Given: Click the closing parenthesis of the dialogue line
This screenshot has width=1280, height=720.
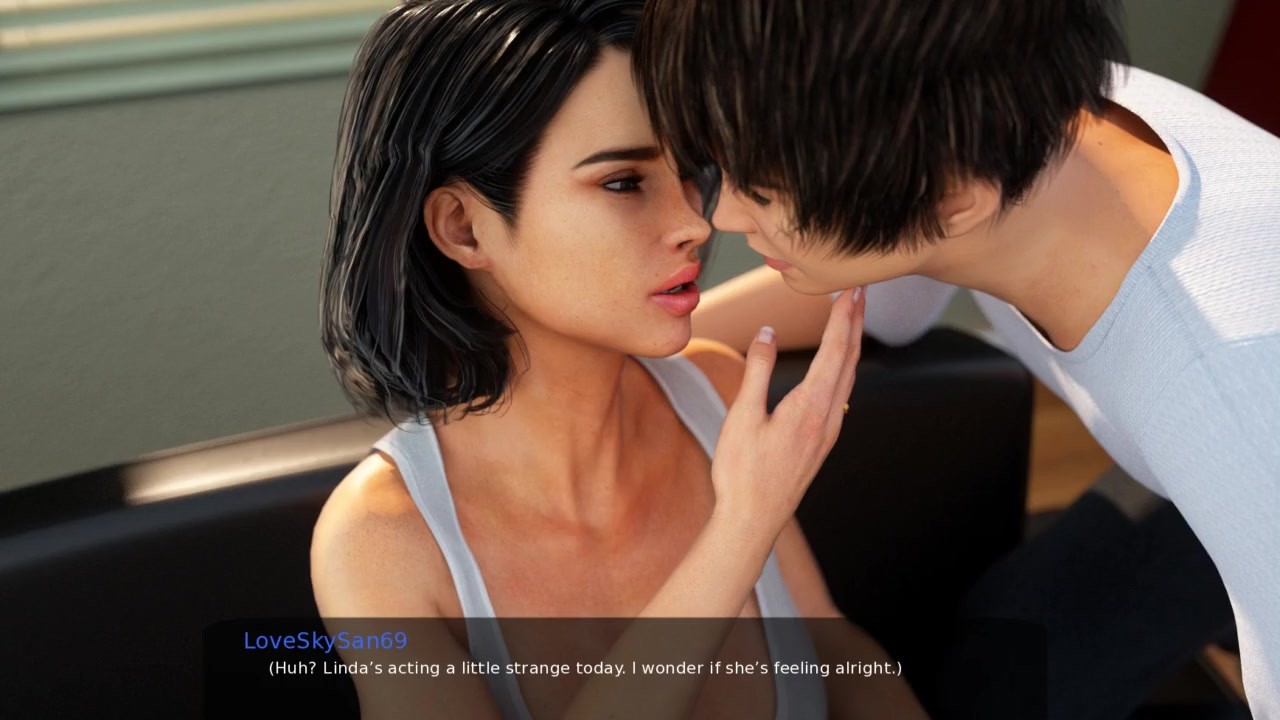Looking at the screenshot, I should click(x=897, y=667).
